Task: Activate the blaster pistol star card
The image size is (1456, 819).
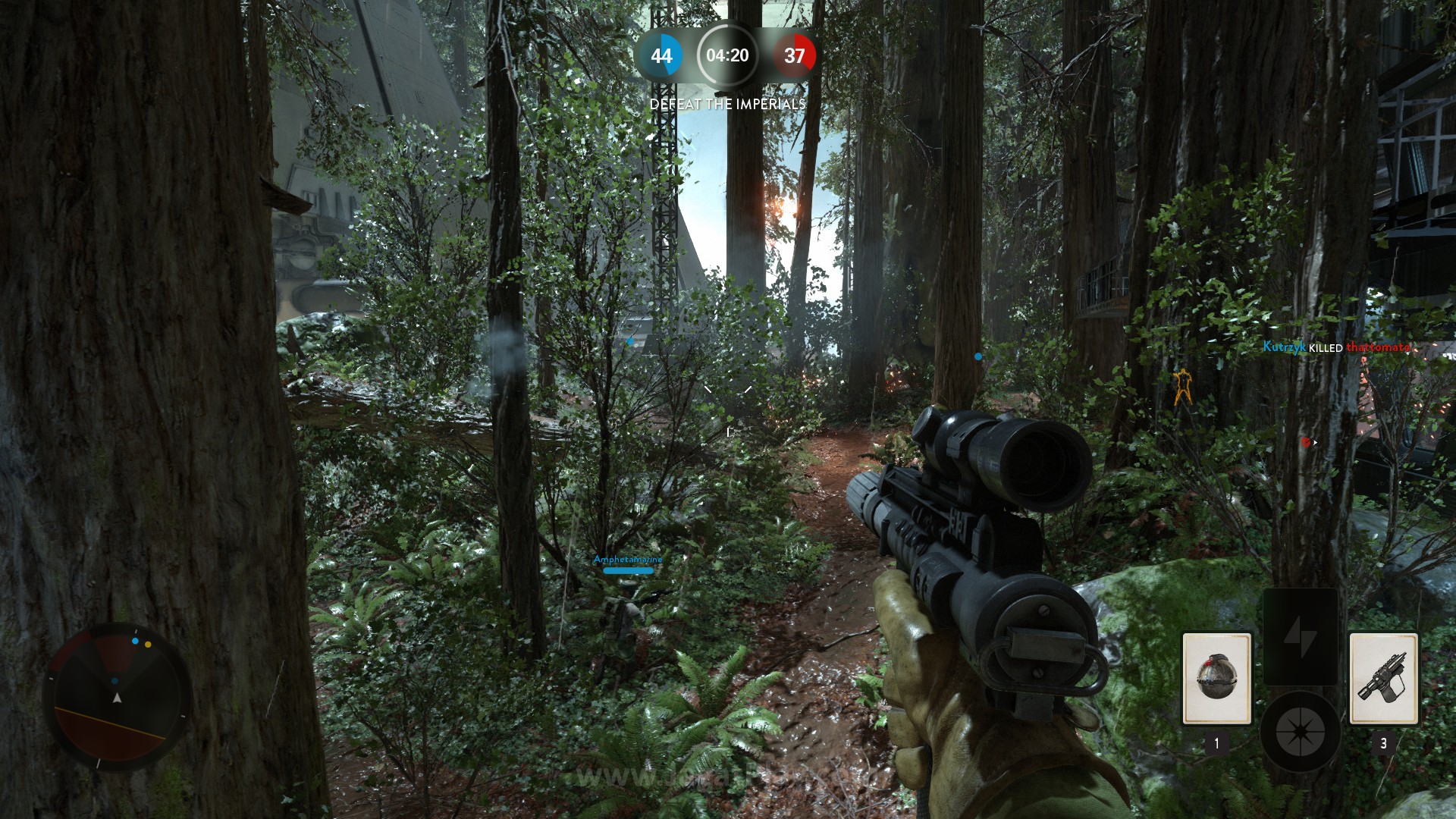Action: coord(1383,679)
